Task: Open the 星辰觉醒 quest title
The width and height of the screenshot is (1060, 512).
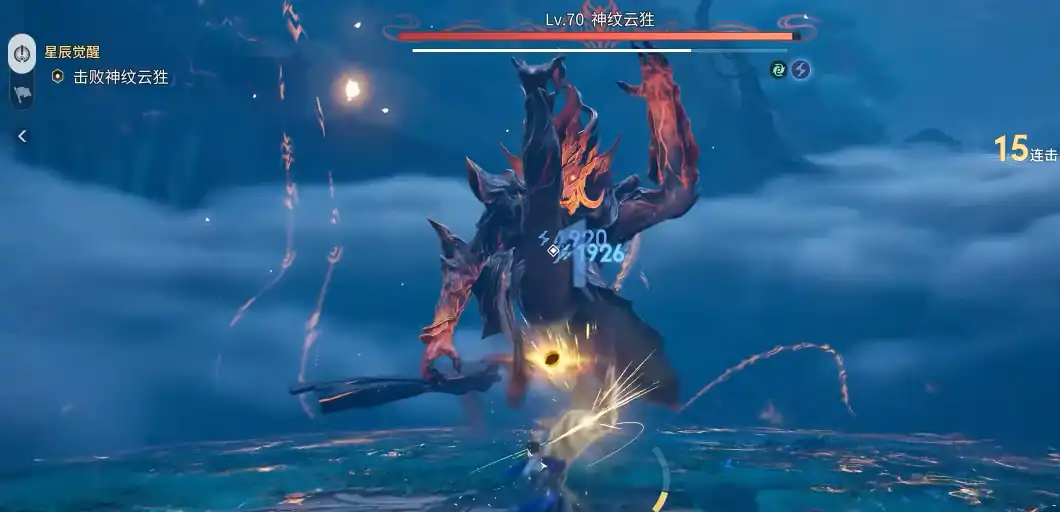Action: (x=72, y=51)
